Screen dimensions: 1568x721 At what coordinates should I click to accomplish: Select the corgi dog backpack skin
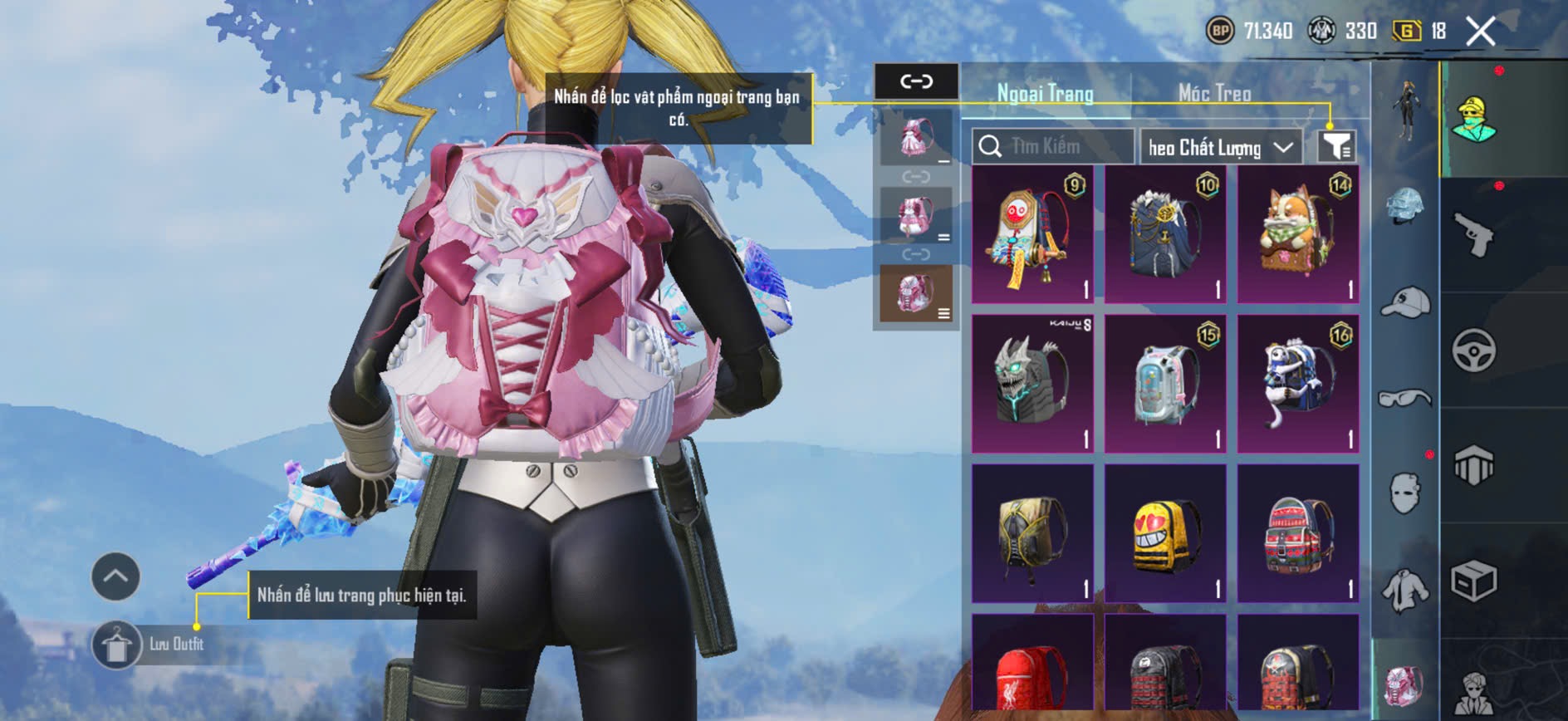(1298, 234)
